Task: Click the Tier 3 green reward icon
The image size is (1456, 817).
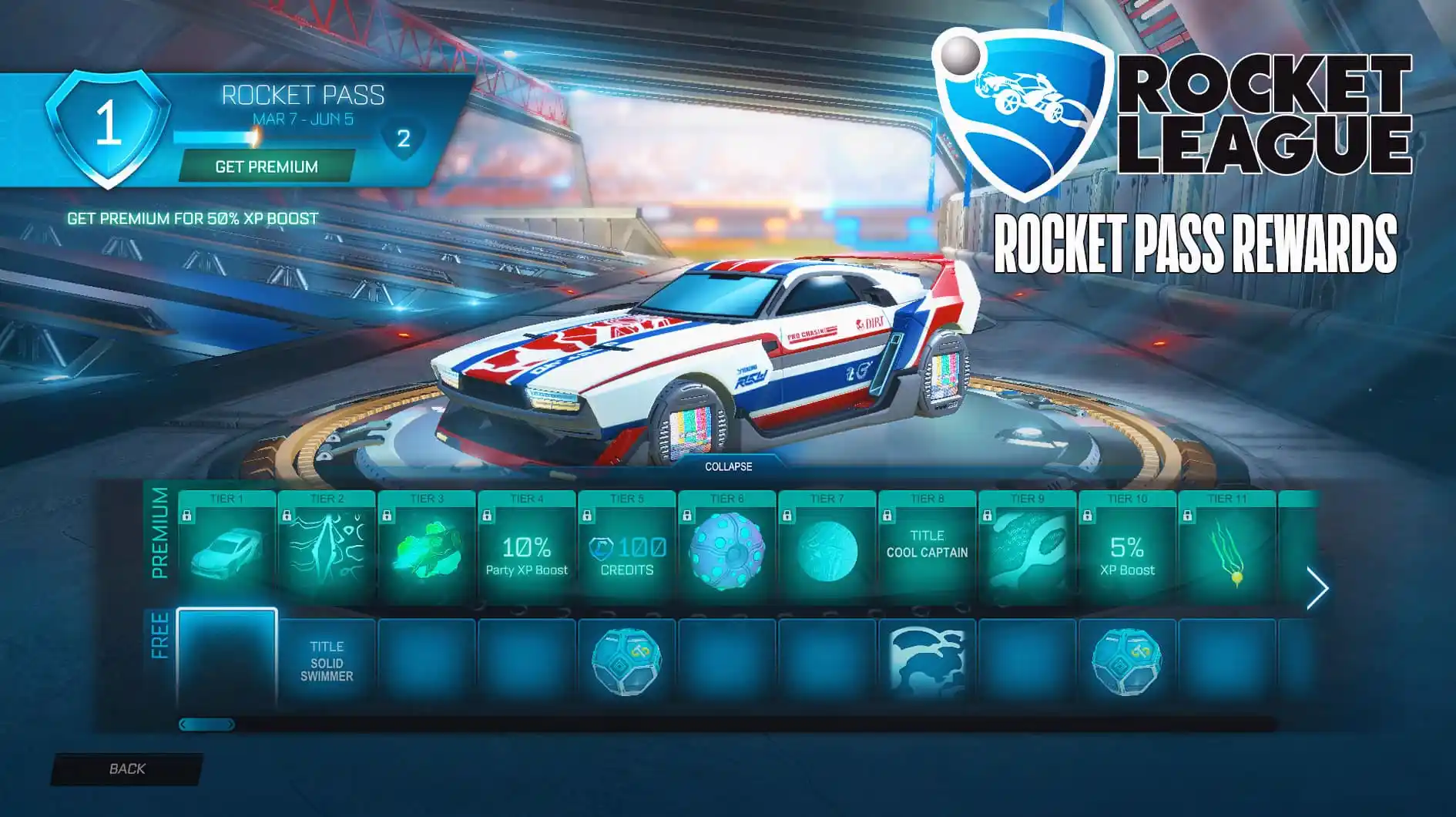Action: point(426,551)
